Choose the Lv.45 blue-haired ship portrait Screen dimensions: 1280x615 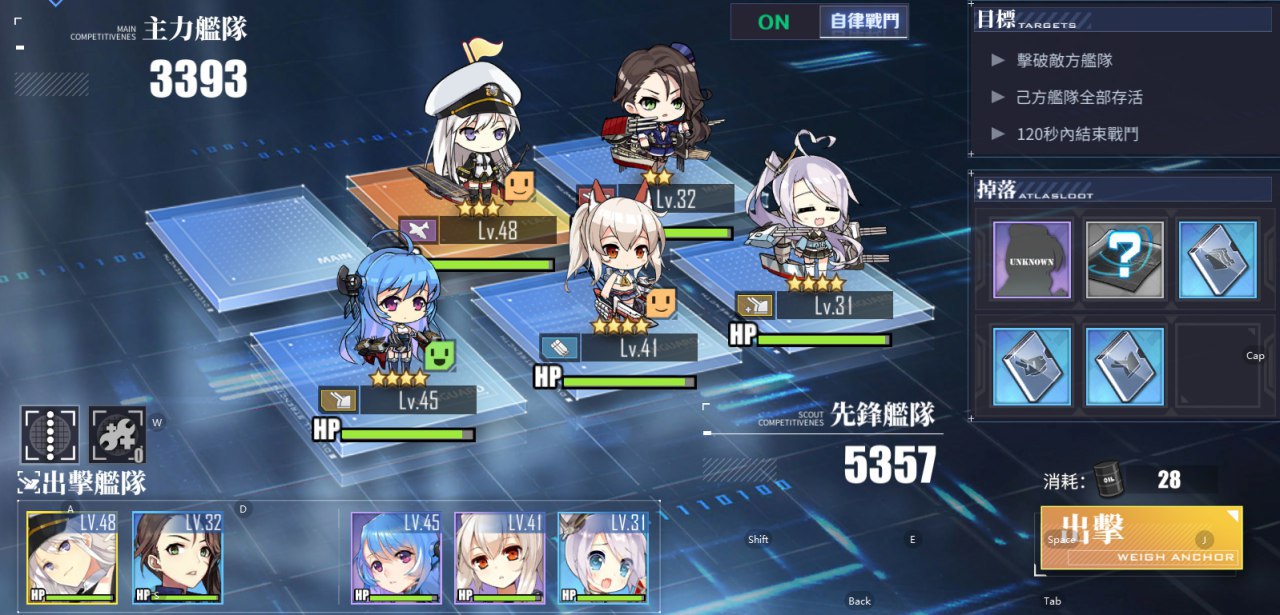pos(395,558)
